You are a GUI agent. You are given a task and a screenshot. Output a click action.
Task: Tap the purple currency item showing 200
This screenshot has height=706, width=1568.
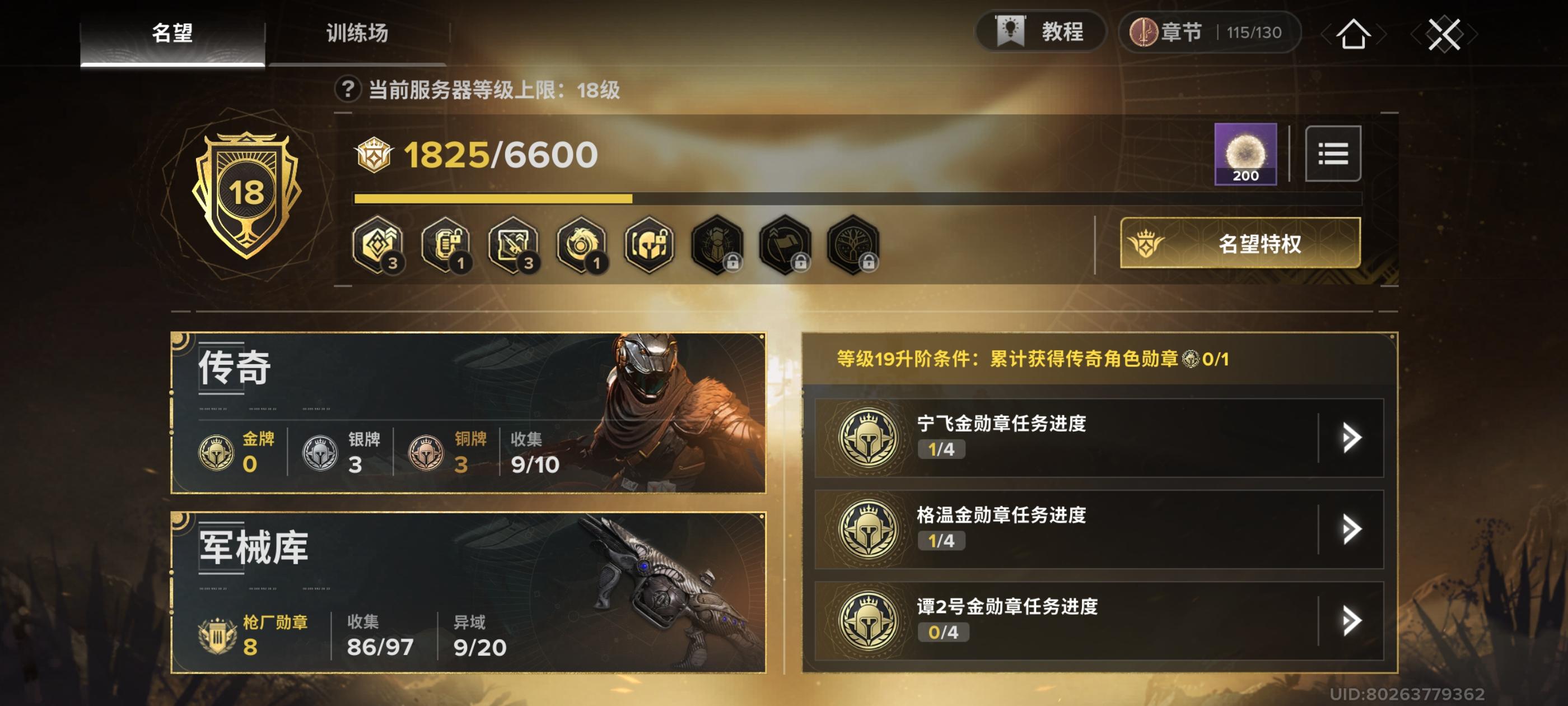pos(1246,154)
